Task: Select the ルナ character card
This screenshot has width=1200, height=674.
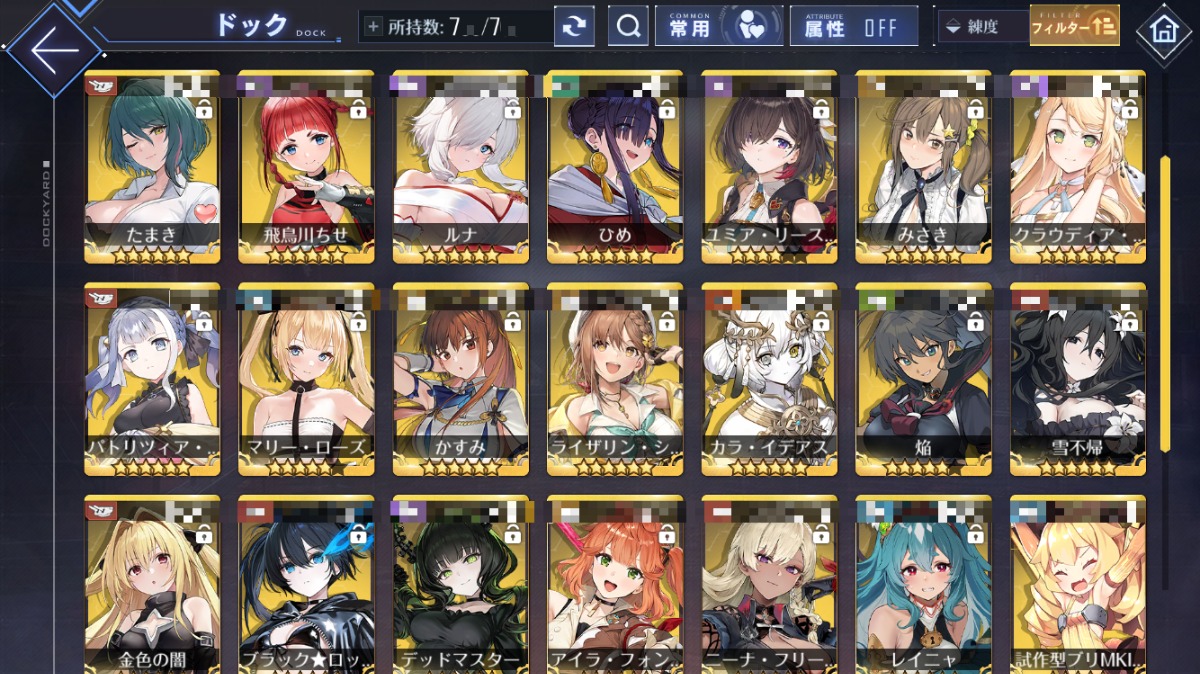Action: click(x=446, y=165)
